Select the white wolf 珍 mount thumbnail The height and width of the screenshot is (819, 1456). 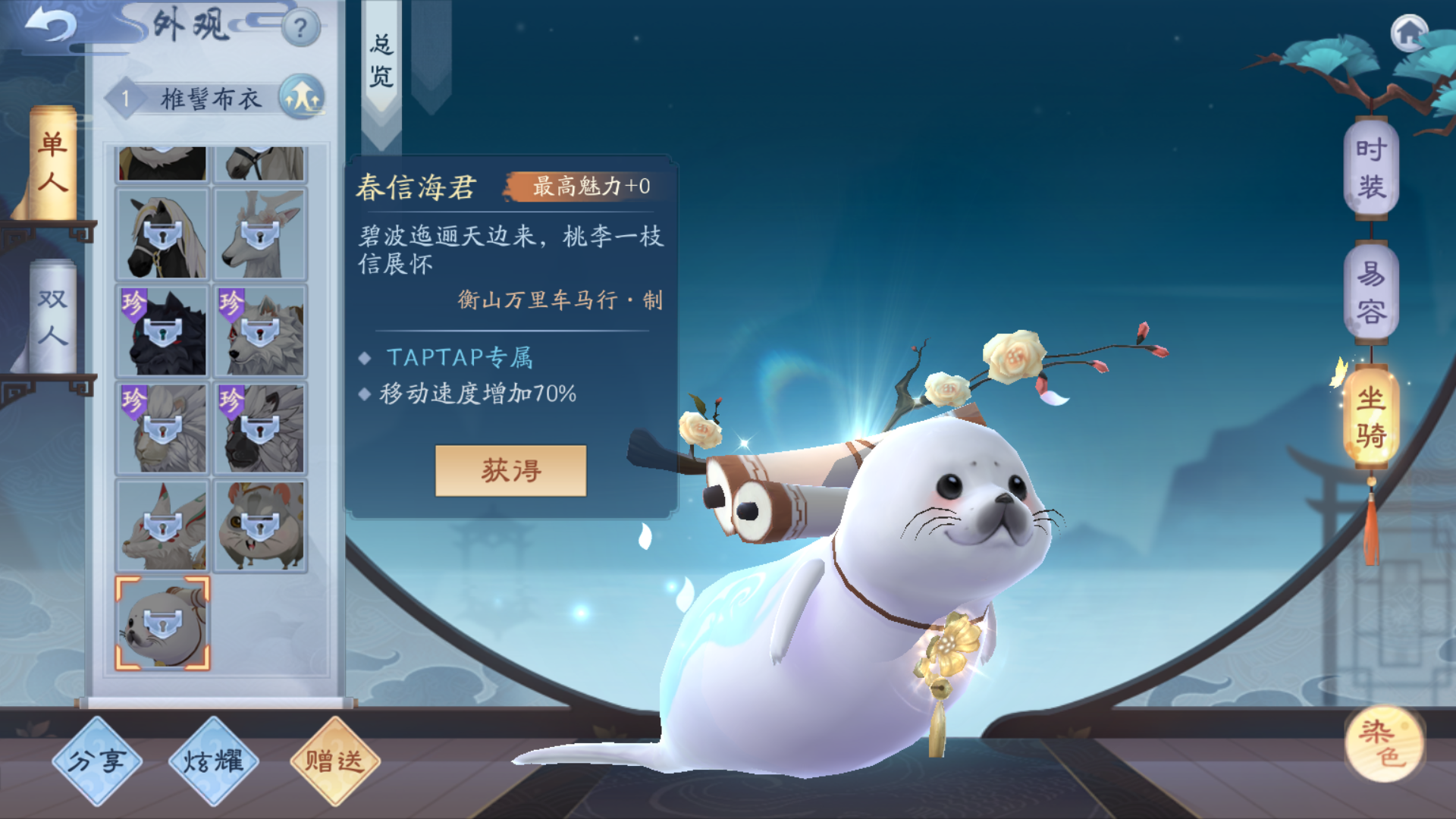coord(260,330)
